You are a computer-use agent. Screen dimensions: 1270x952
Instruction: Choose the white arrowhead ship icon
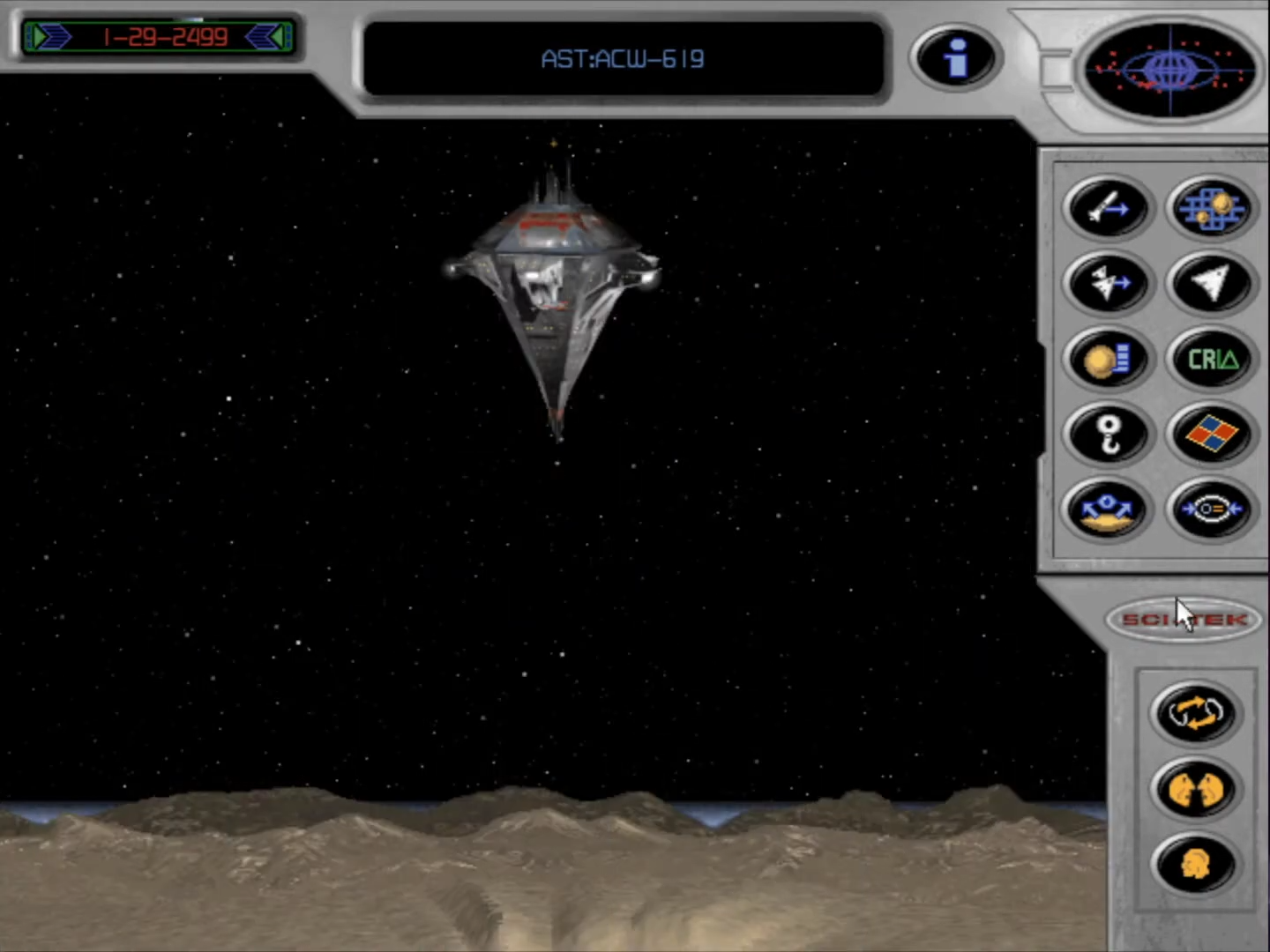click(x=1211, y=283)
